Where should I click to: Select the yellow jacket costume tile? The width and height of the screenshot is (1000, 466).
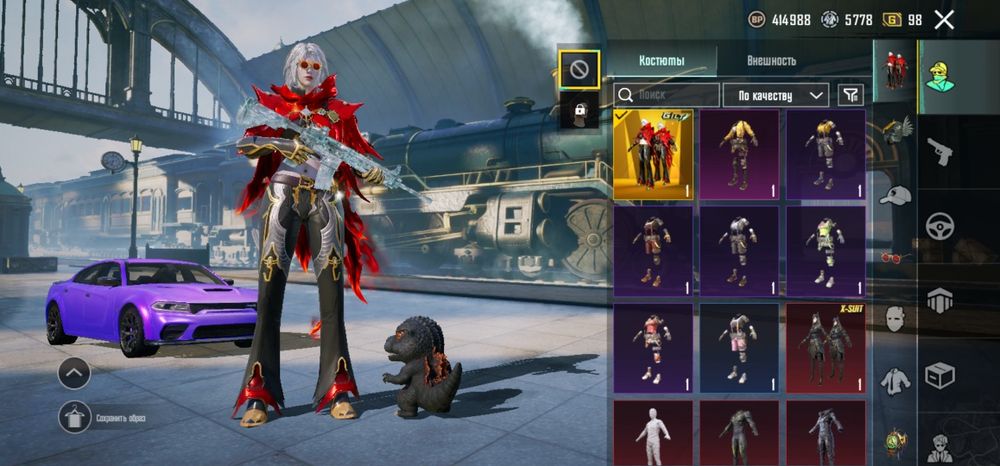(739, 154)
